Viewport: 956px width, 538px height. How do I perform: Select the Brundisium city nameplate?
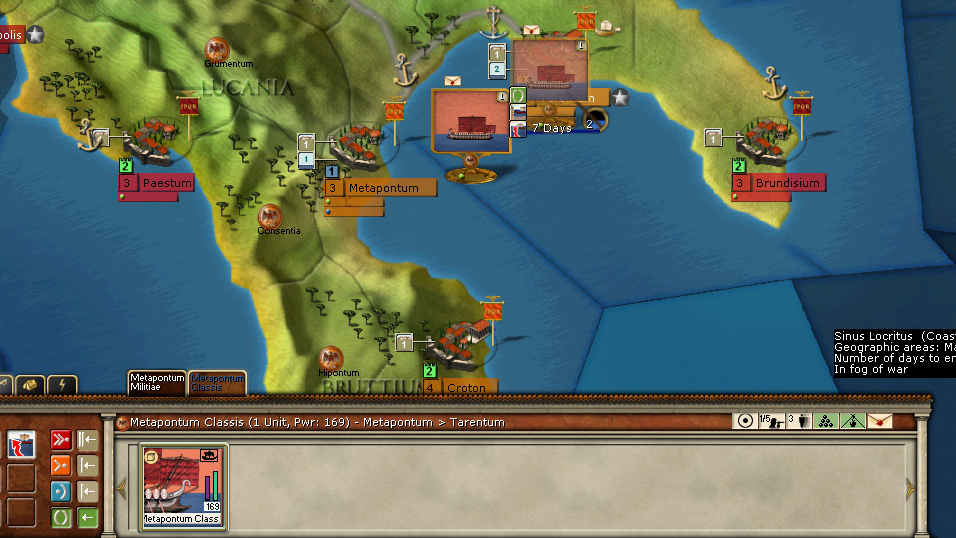(x=787, y=183)
